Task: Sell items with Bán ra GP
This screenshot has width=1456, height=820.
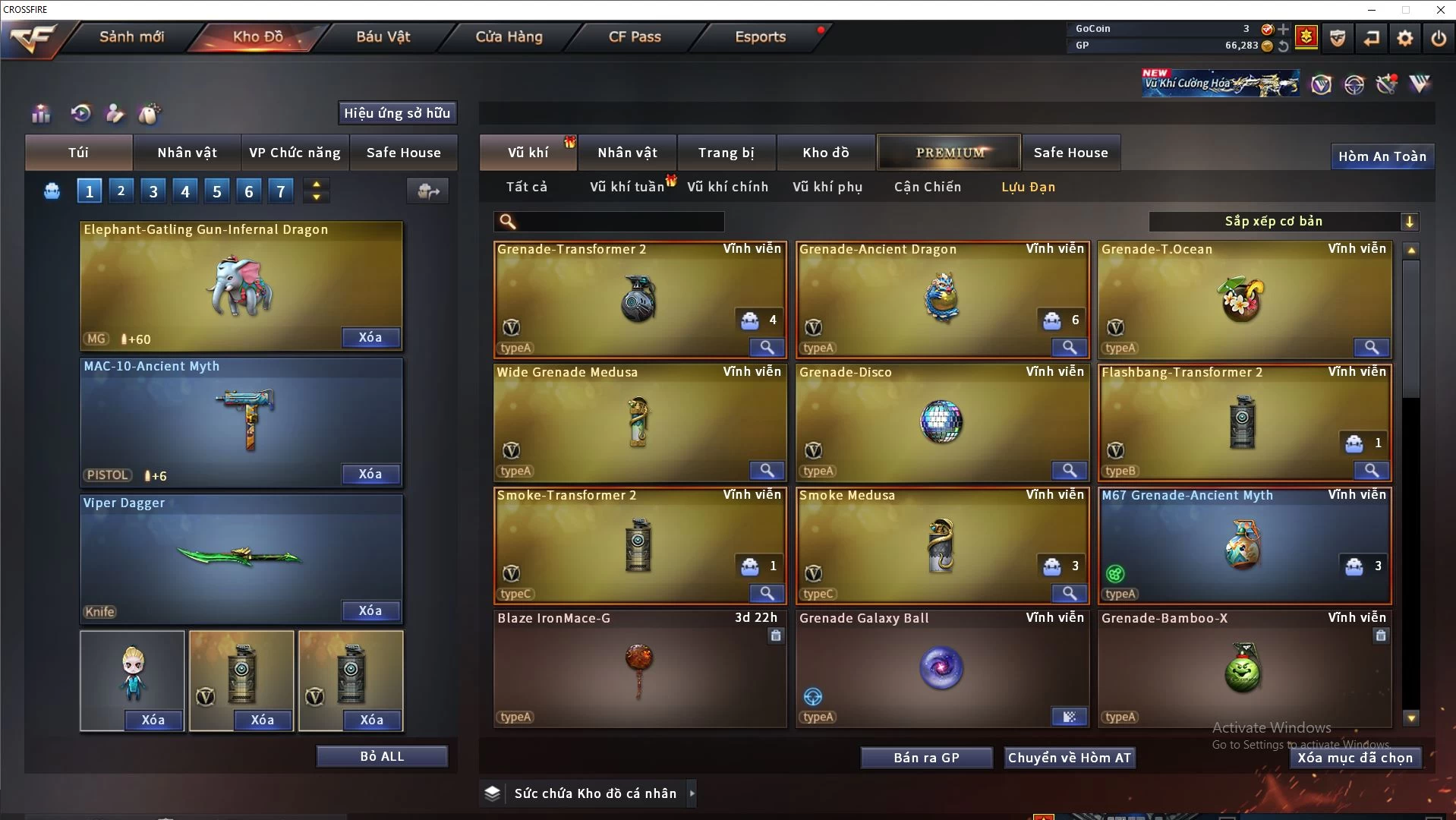Action: click(926, 758)
